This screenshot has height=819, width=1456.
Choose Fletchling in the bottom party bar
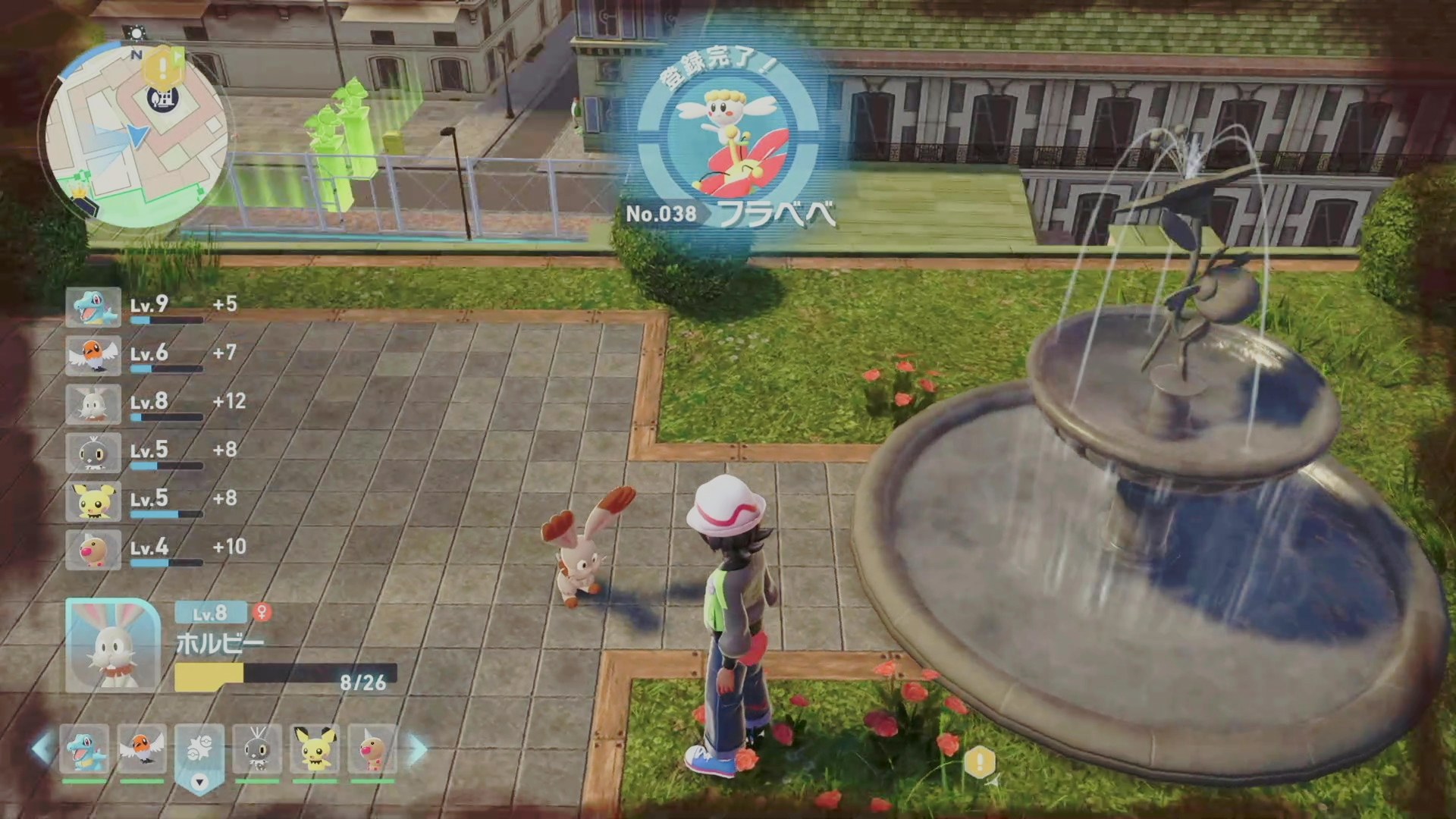pyautogui.click(x=142, y=749)
